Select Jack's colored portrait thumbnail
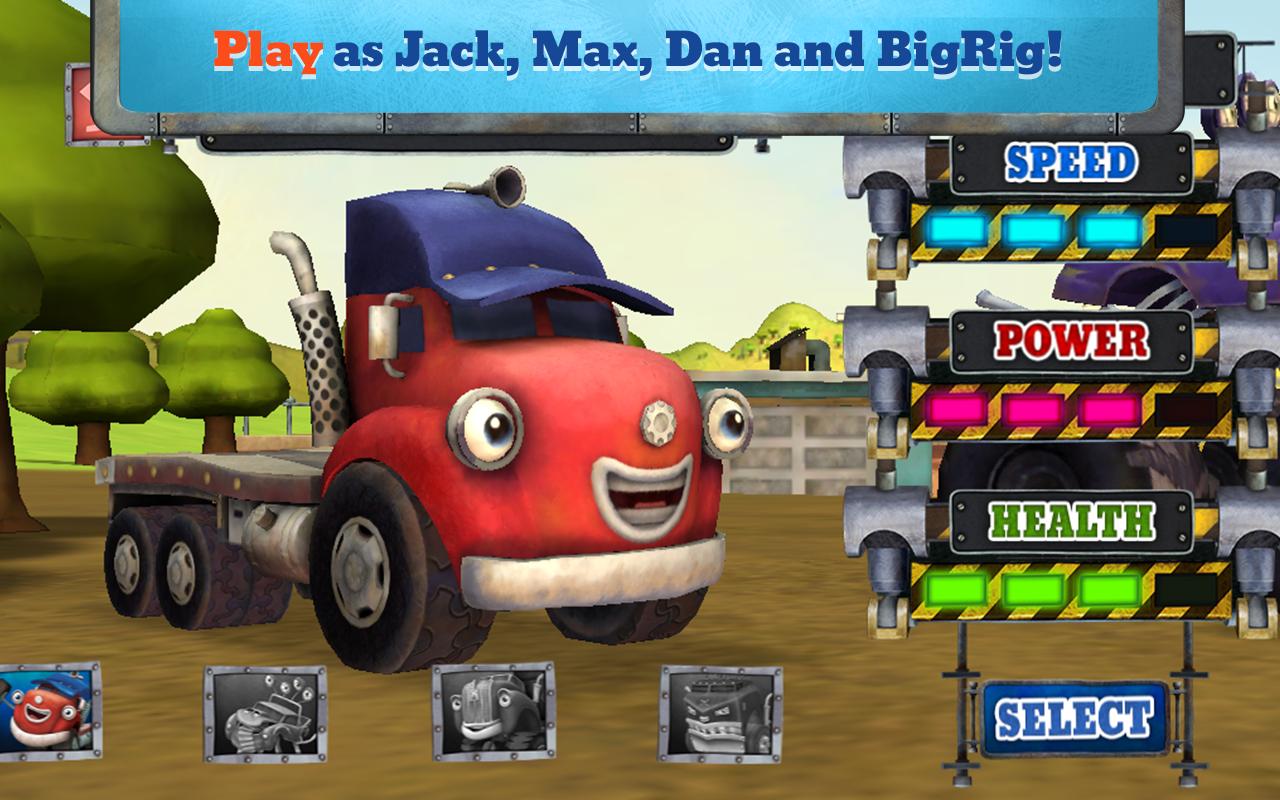The width and height of the screenshot is (1280, 800). [50, 712]
